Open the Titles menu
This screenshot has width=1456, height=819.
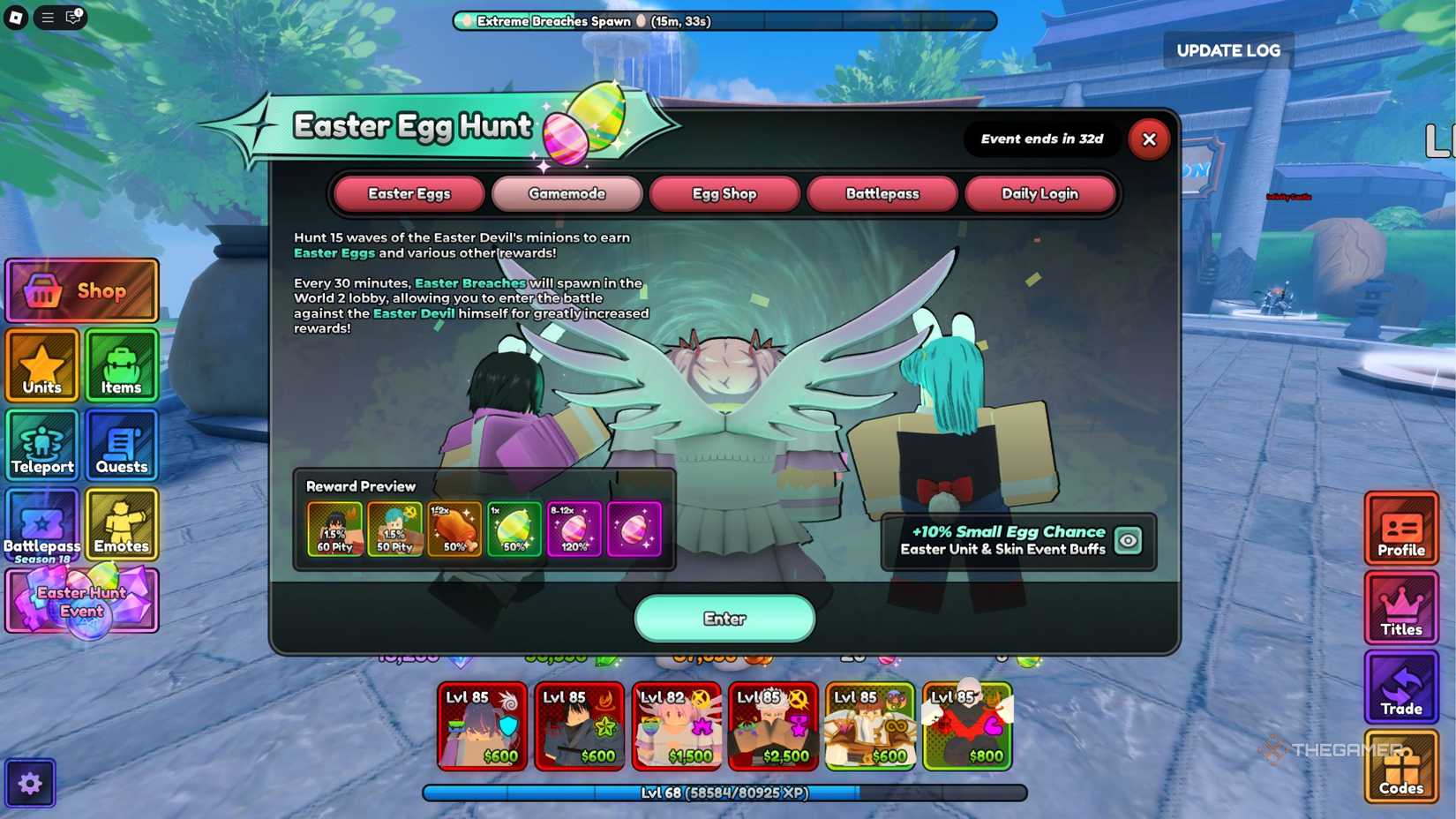(x=1401, y=609)
